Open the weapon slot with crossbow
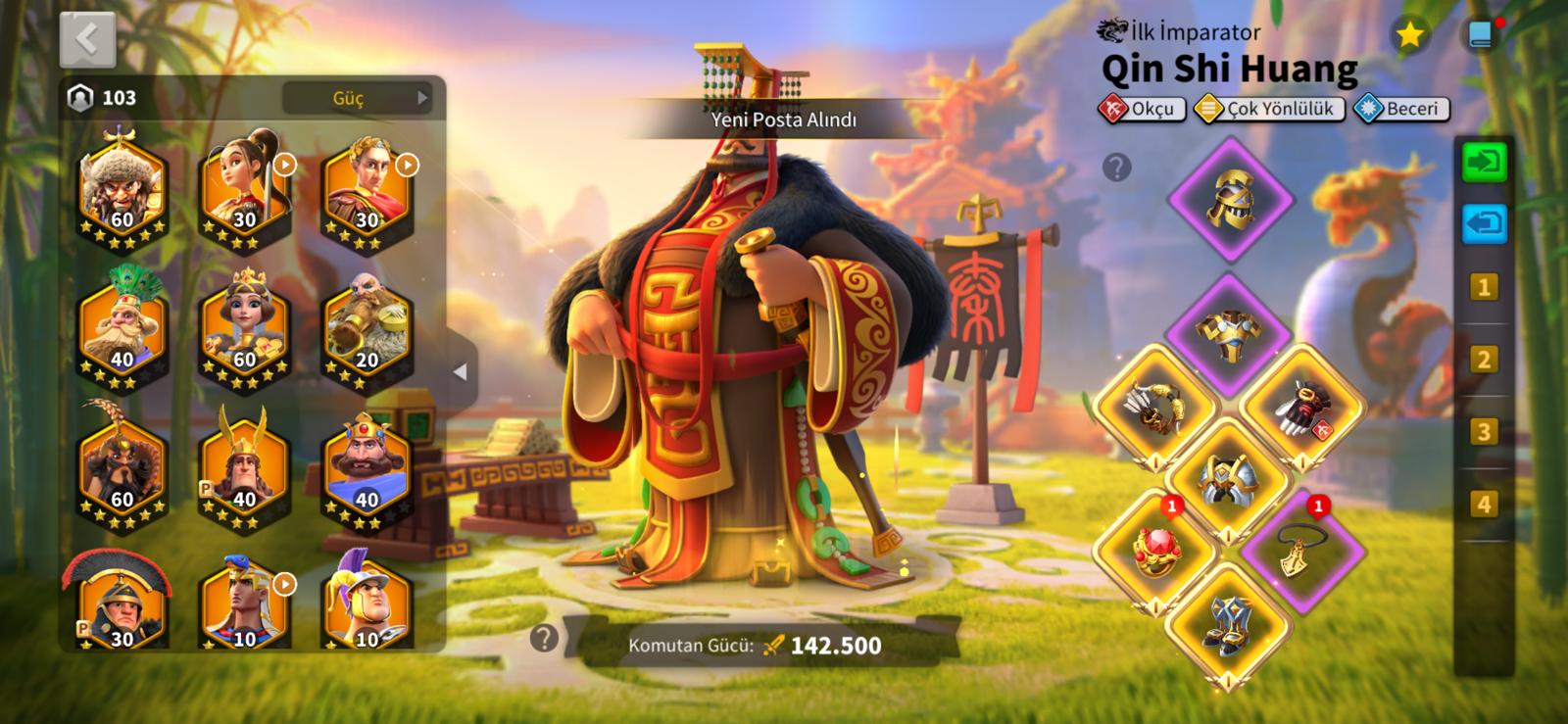Screen dimensions: 1568x724 (1156, 406)
